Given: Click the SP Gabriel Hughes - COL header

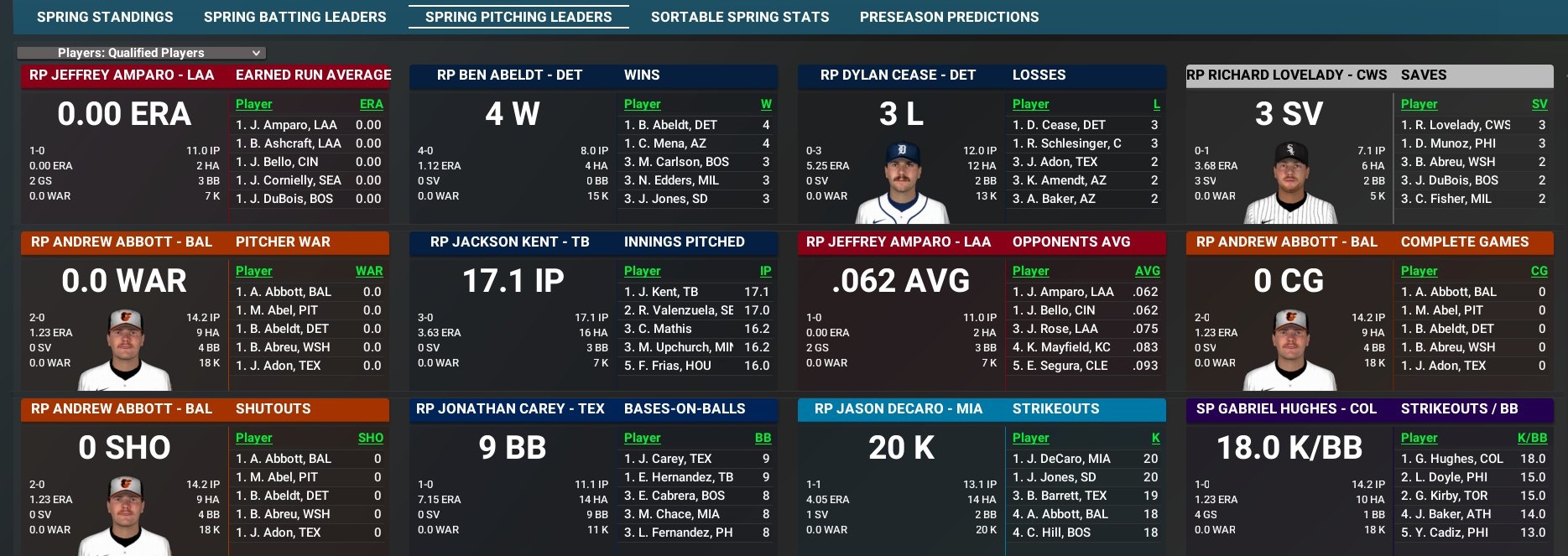Looking at the screenshot, I should (1285, 409).
